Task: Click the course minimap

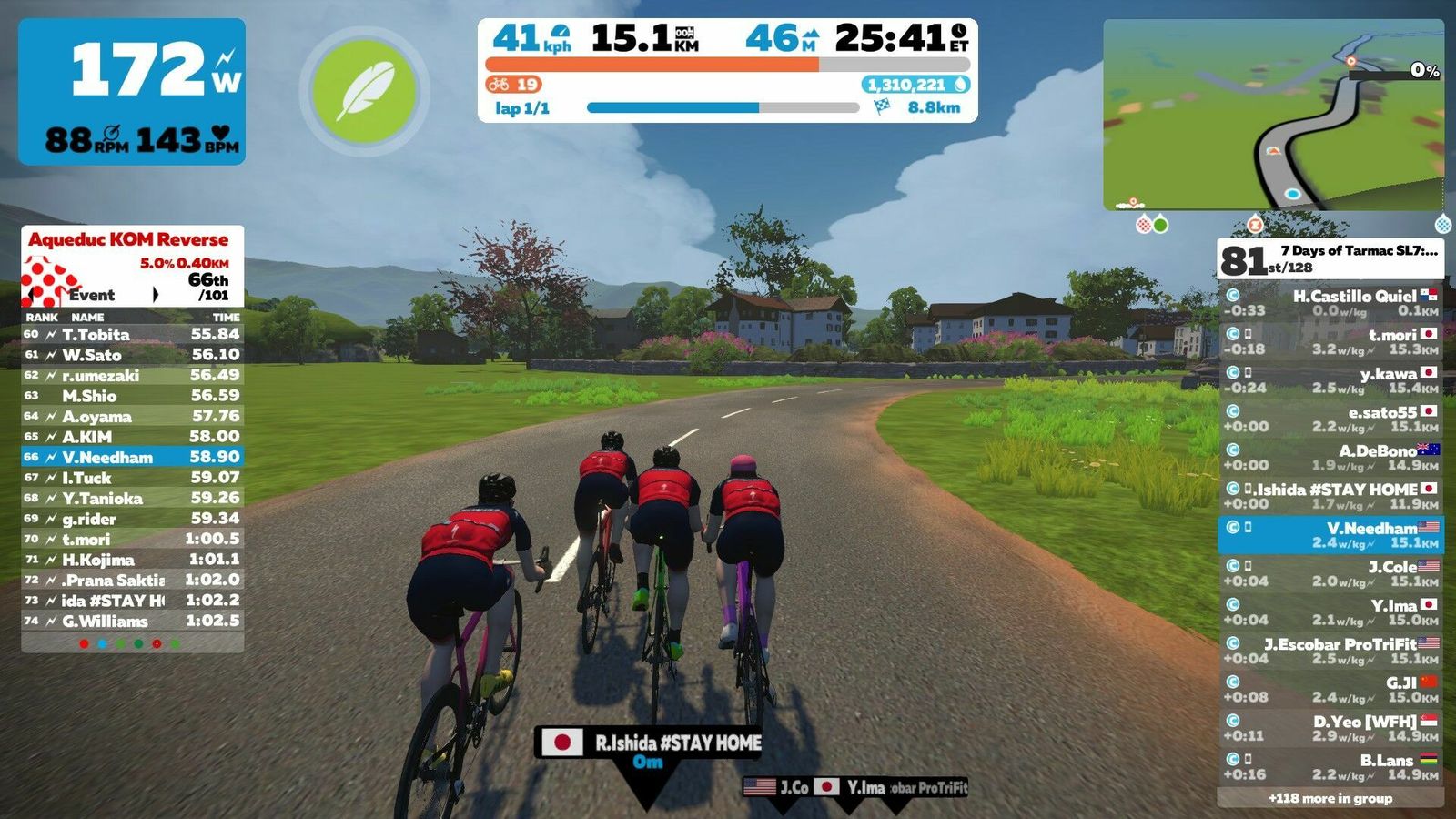Action: point(1273,115)
